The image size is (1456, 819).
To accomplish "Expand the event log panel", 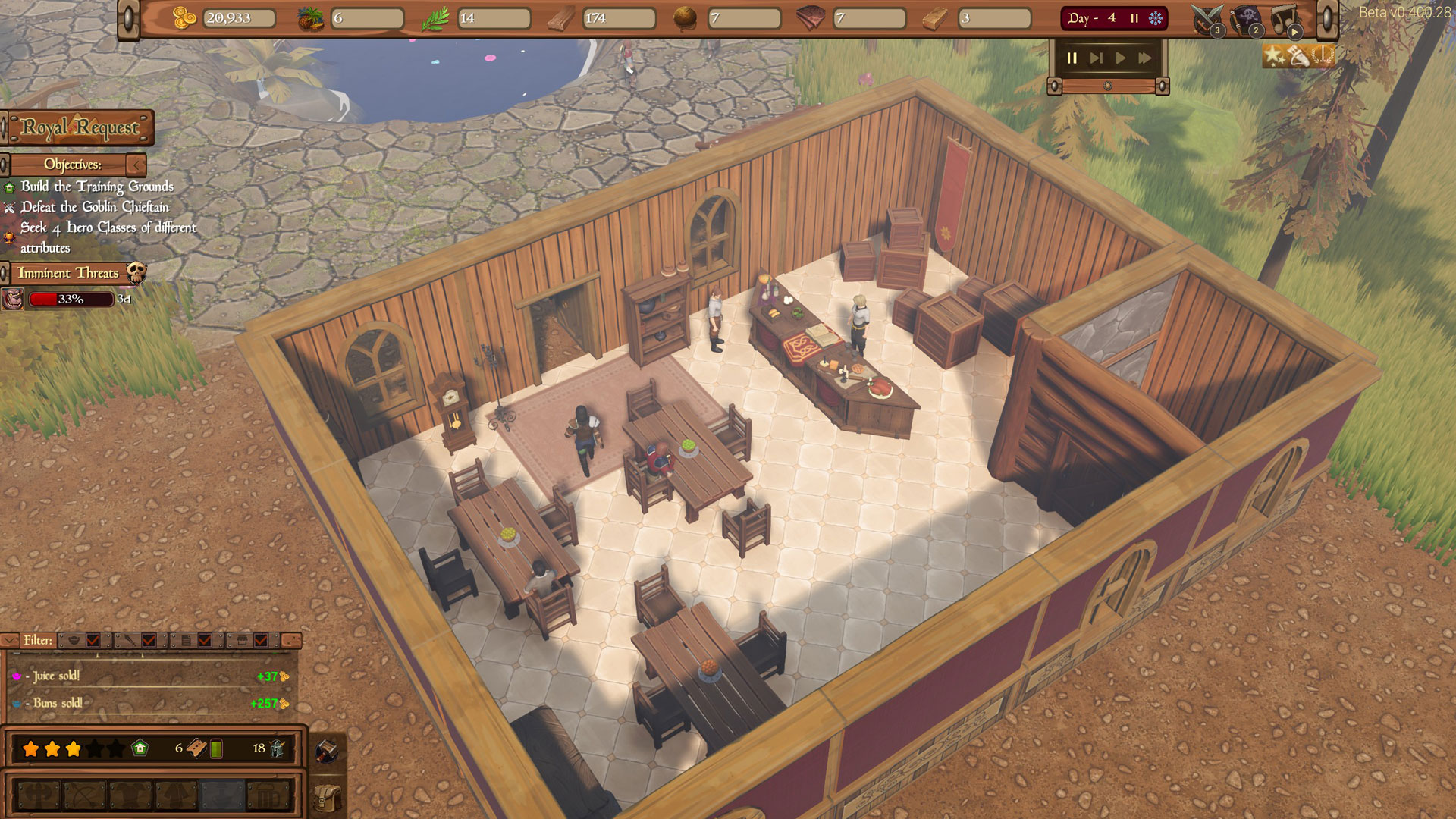I will [291, 641].
